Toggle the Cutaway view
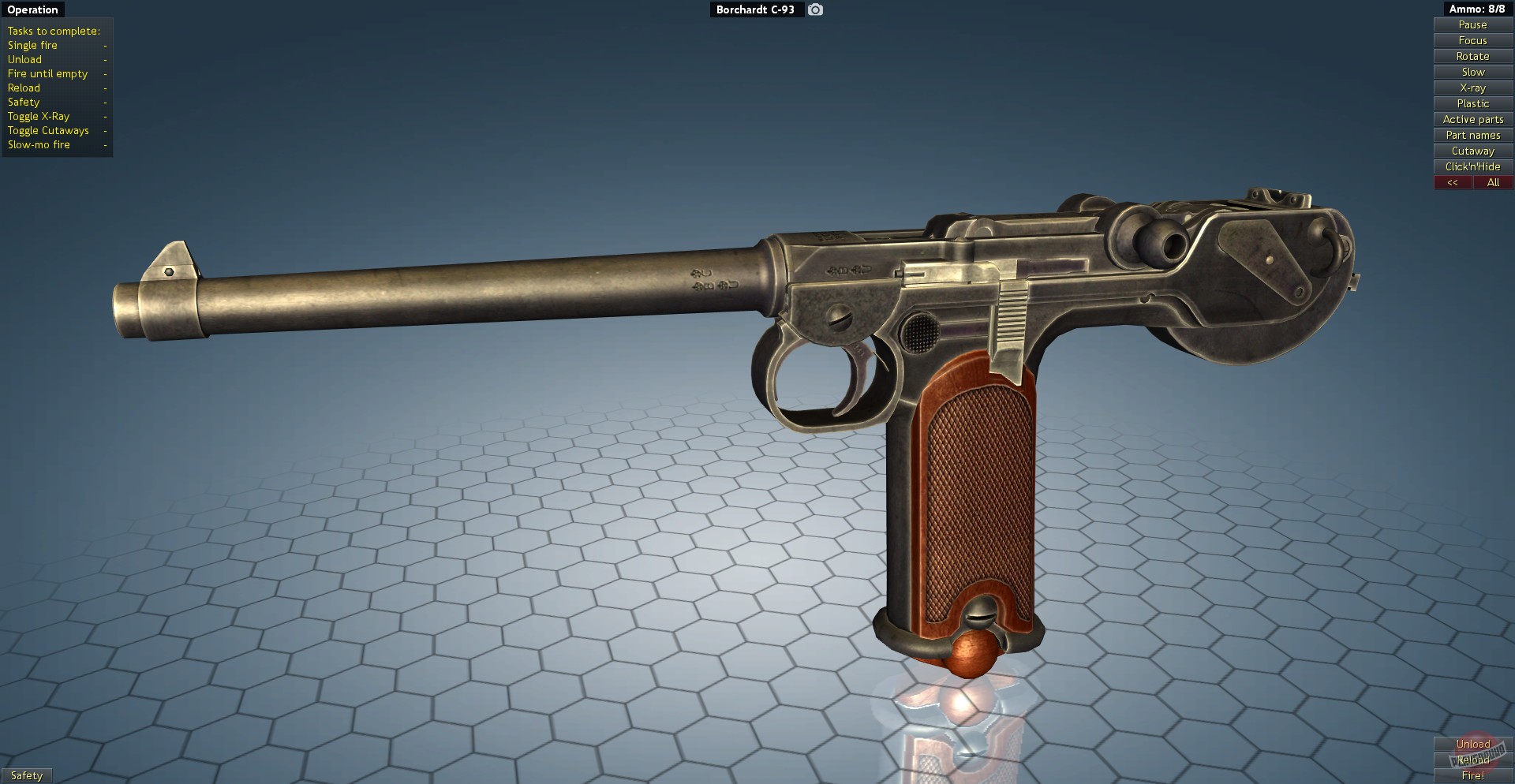 pyautogui.click(x=1472, y=151)
